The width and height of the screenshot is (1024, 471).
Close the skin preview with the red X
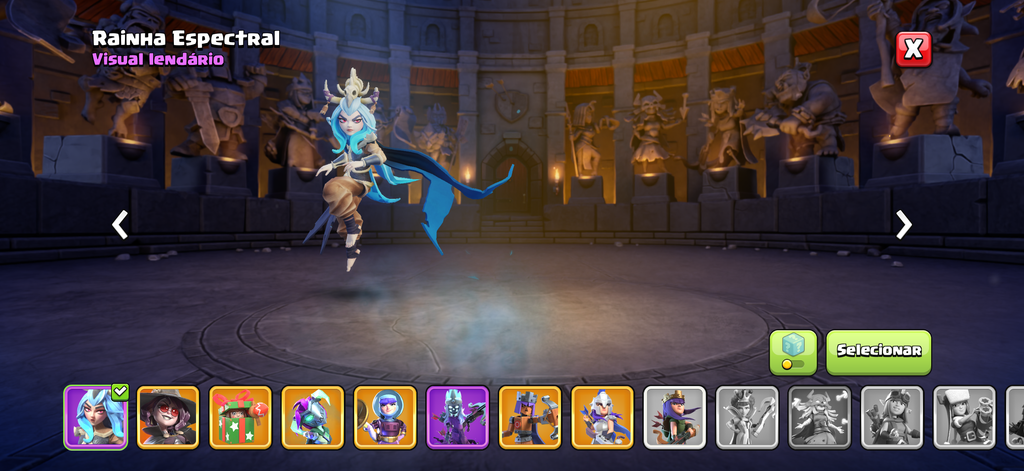(913, 49)
